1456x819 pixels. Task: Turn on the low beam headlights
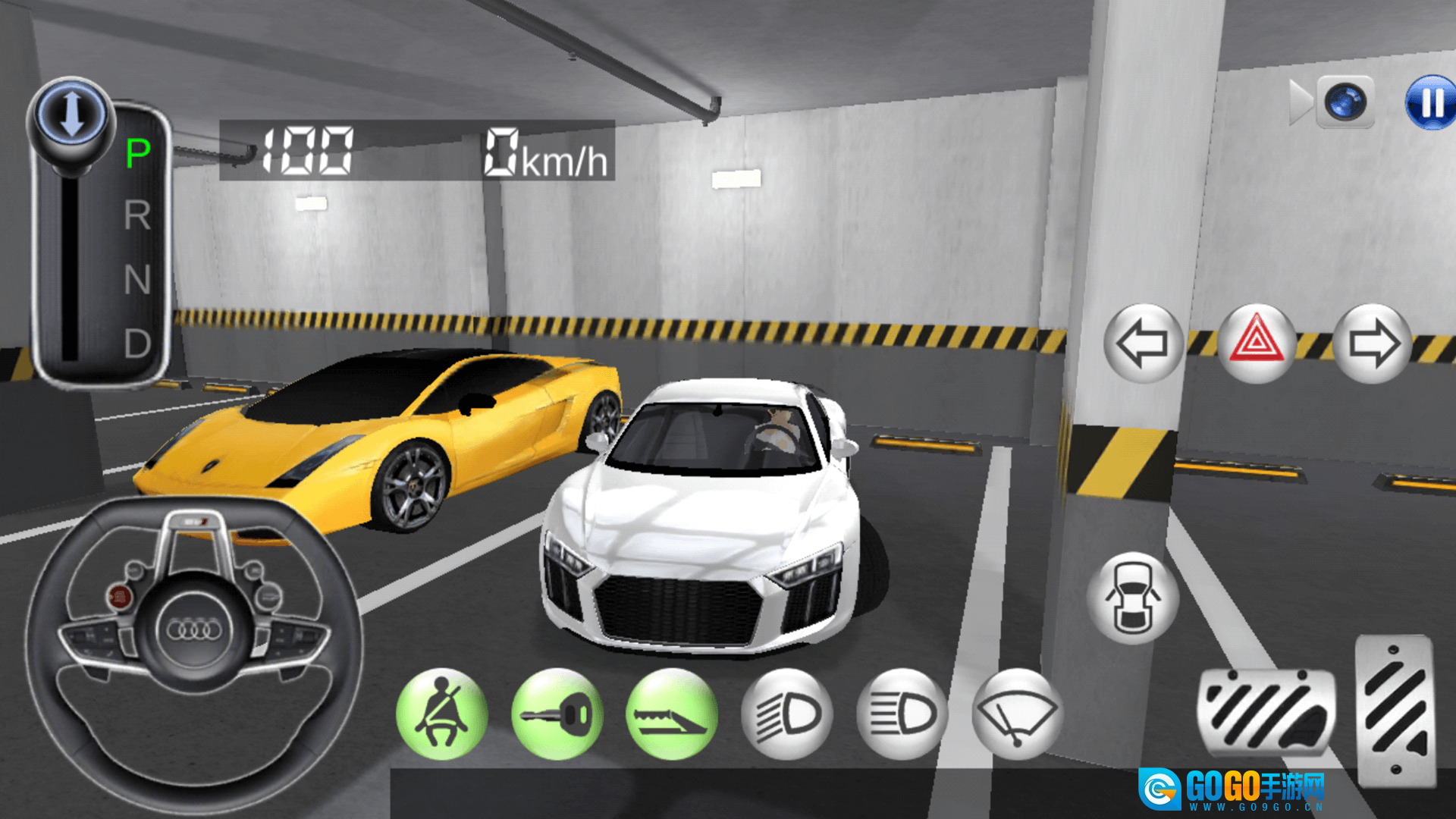click(x=787, y=714)
